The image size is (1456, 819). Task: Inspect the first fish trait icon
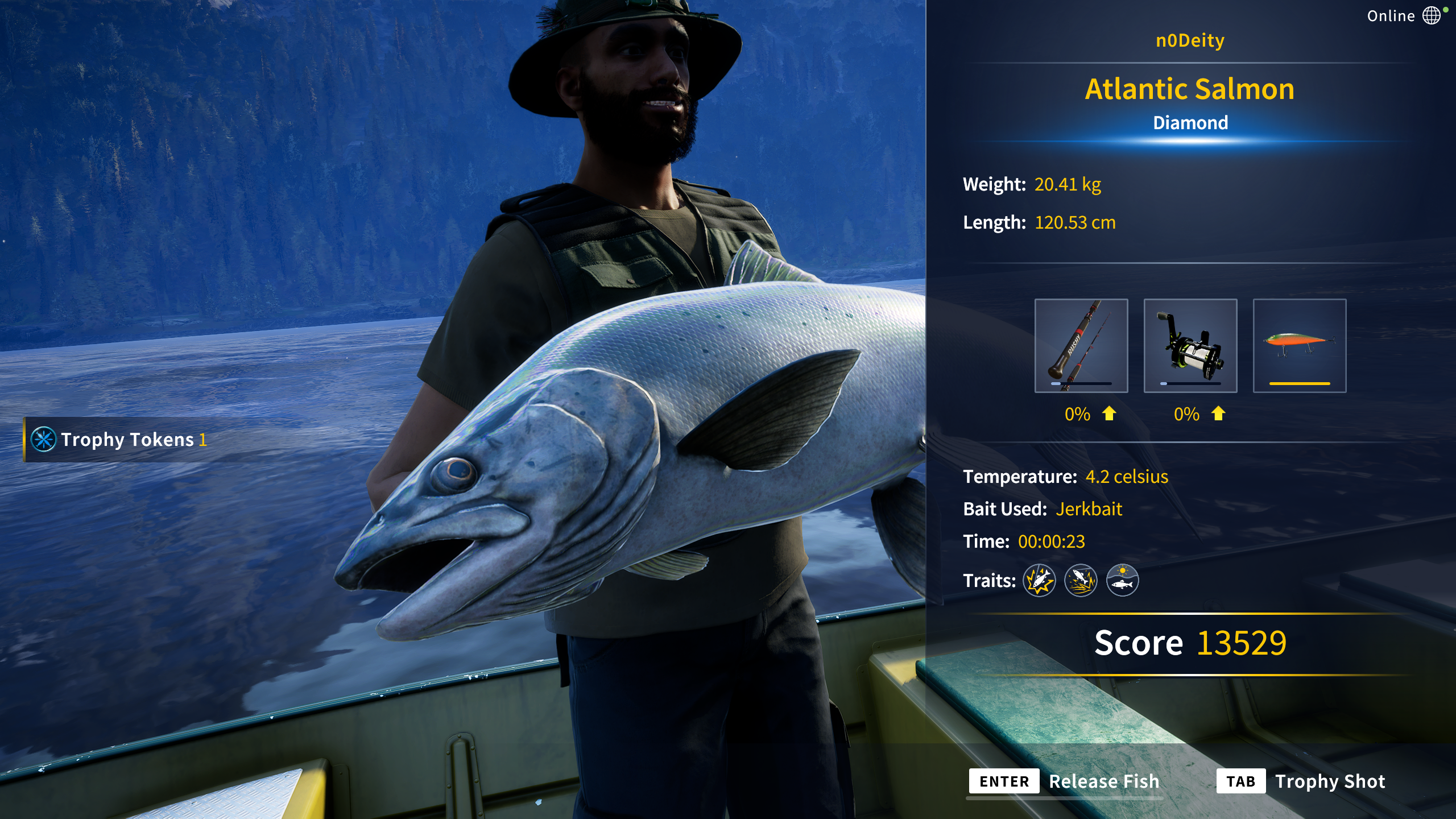pyautogui.click(x=1039, y=581)
